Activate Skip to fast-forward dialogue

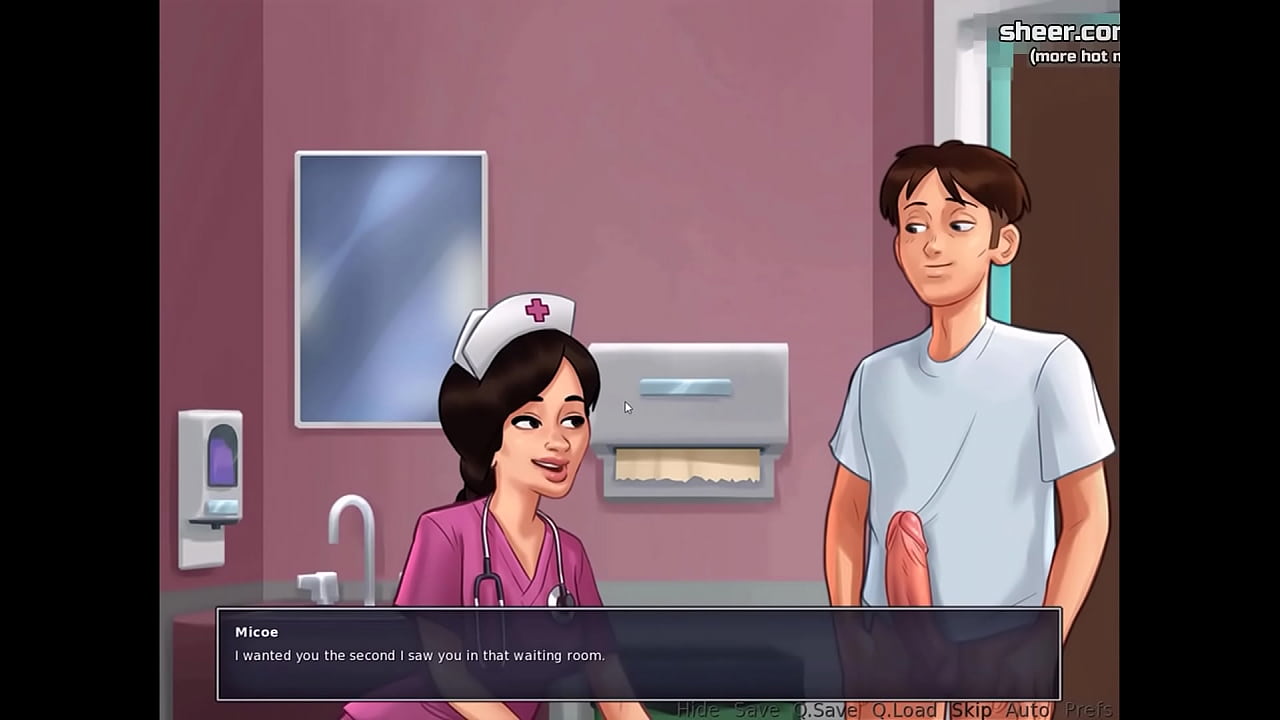click(971, 710)
